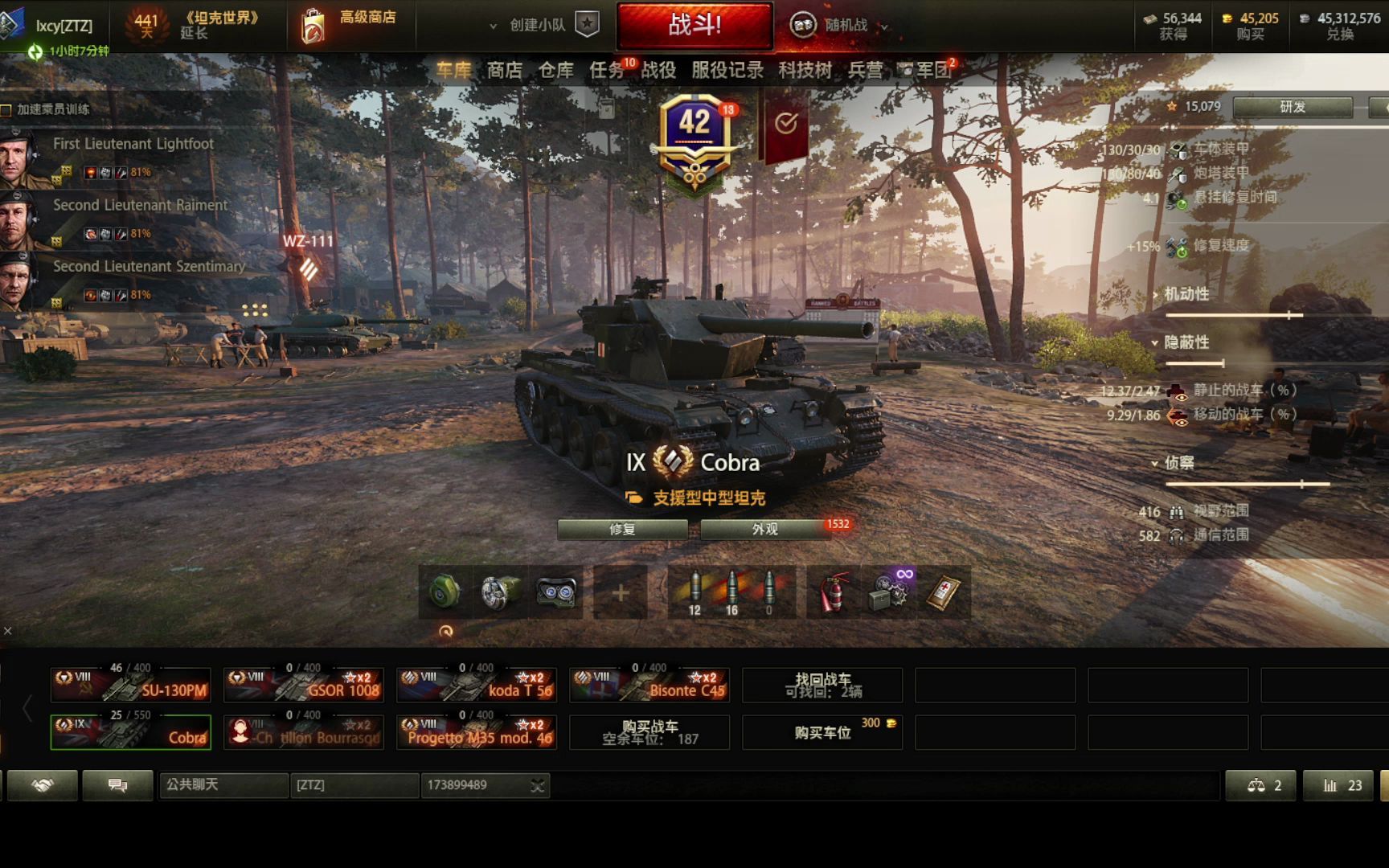This screenshot has height=868, width=1389.
Task: Start battle with the red 战斗! button
Action: click(694, 25)
